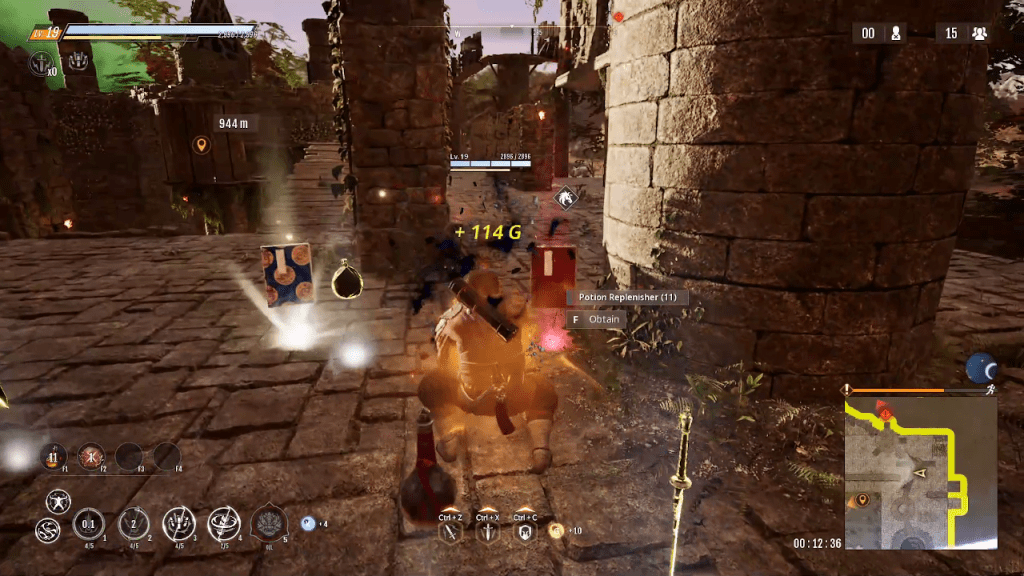Click the human figure stance icon
This screenshot has width=1024, height=576.
click(x=58, y=499)
